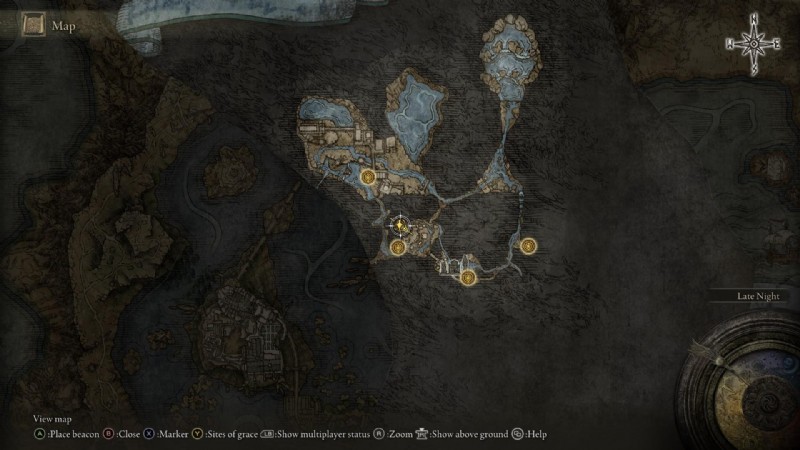Click the crosshair map cursor
The width and height of the screenshot is (800, 450).
pyautogui.click(x=400, y=224)
